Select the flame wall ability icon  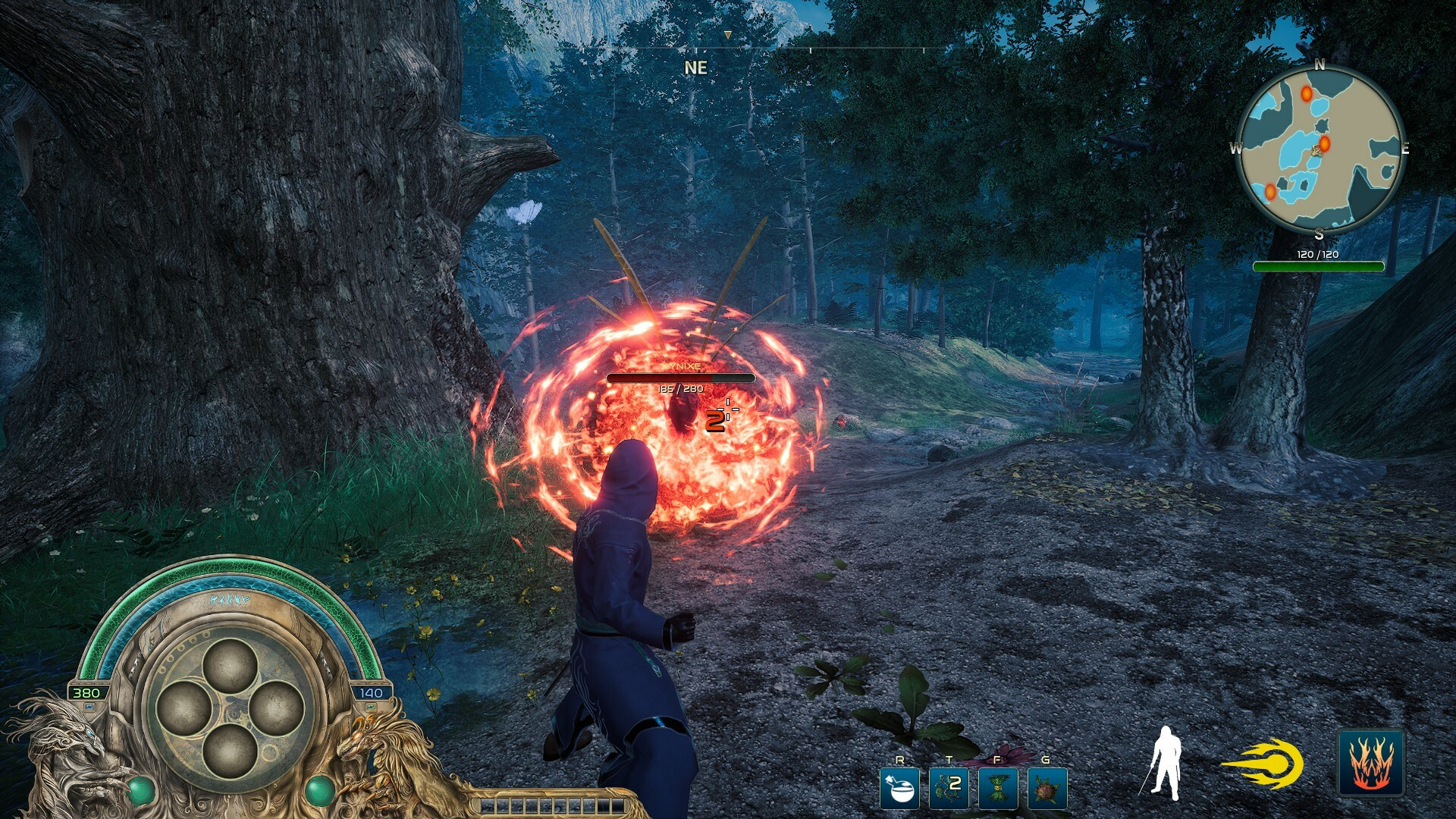click(x=1370, y=763)
